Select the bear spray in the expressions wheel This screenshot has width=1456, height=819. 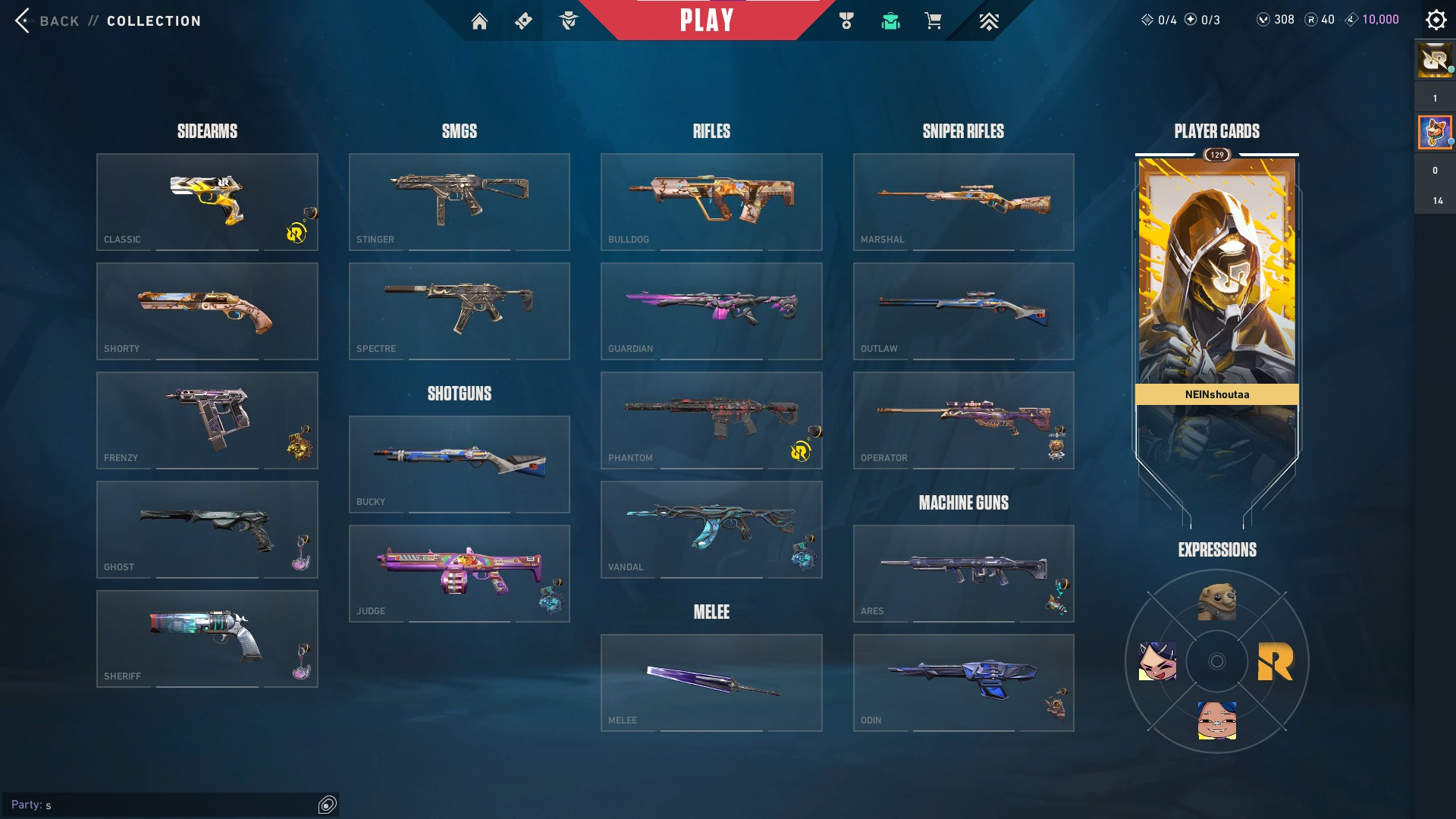click(x=1216, y=602)
